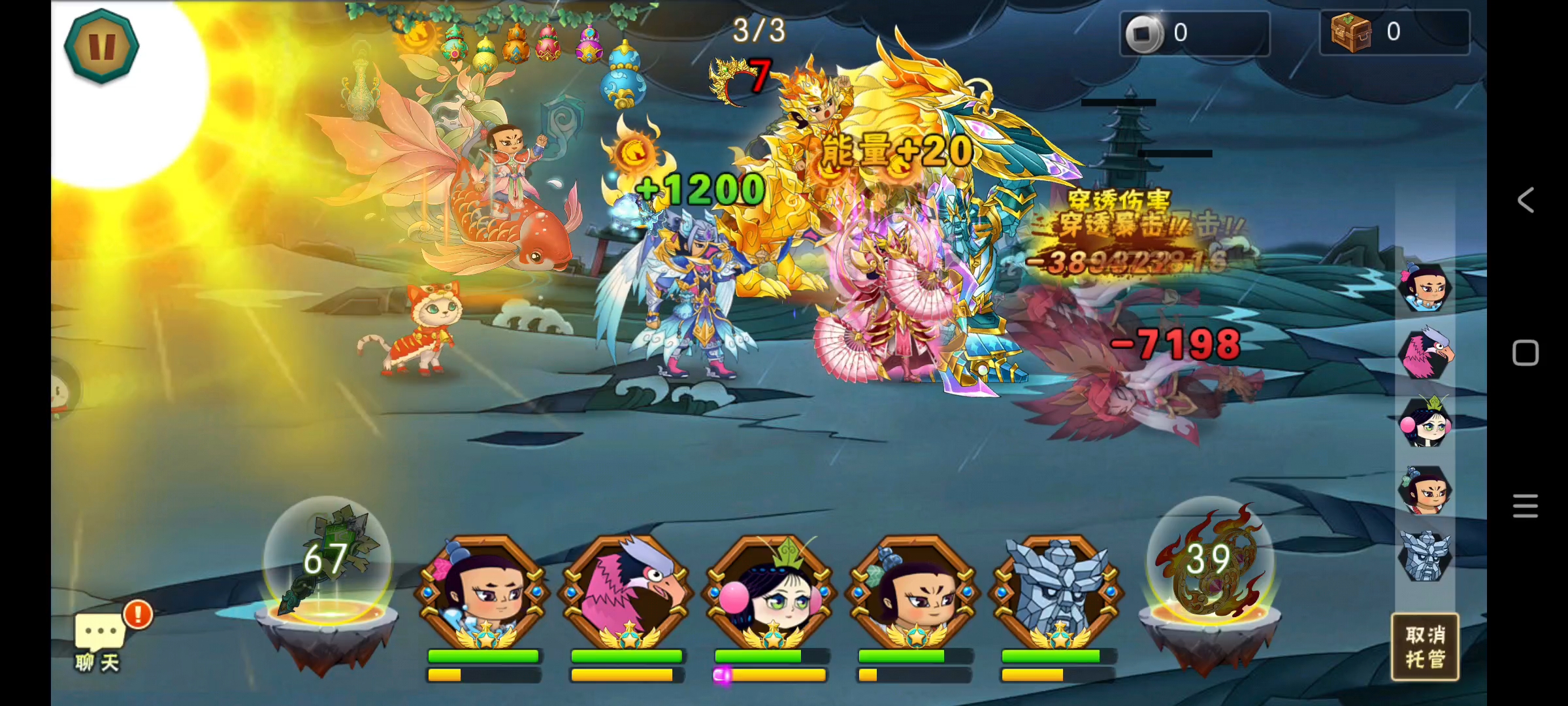The height and width of the screenshot is (706, 1568).
Task: Pause the battle with the hexagon button
Action: coord(101,46)
